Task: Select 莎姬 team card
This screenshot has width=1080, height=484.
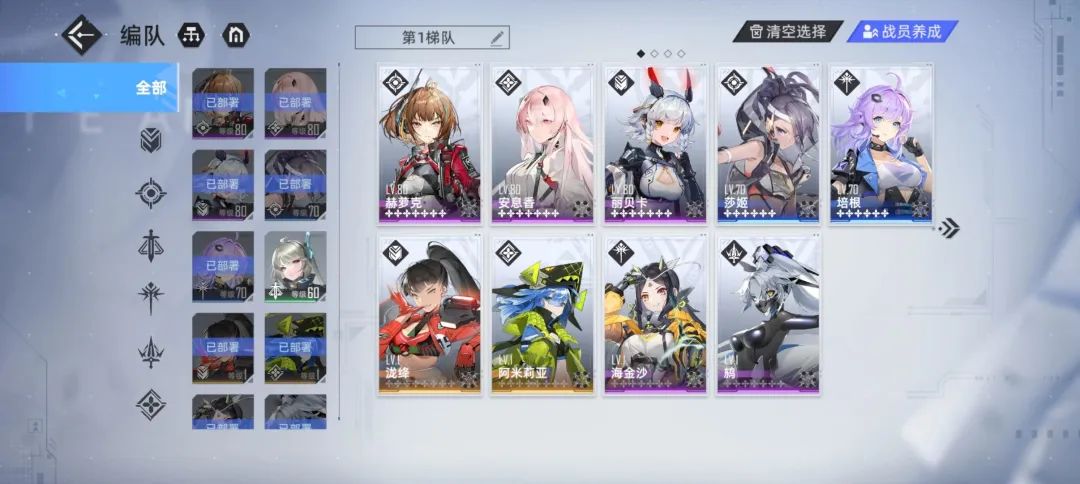Action: click(767, 143)
